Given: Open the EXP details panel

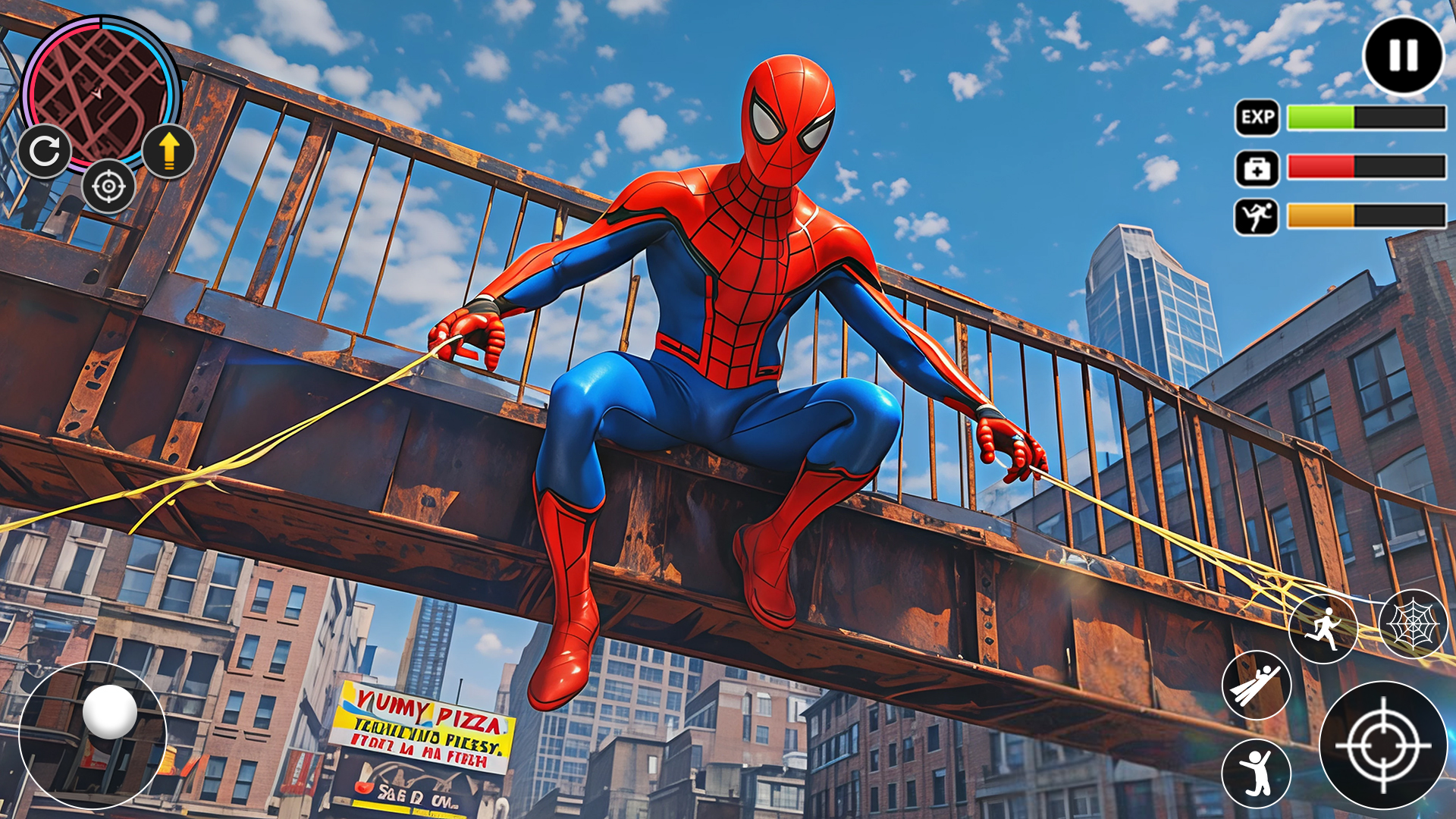Looking at the screenshot, I should pos(1258,118).
